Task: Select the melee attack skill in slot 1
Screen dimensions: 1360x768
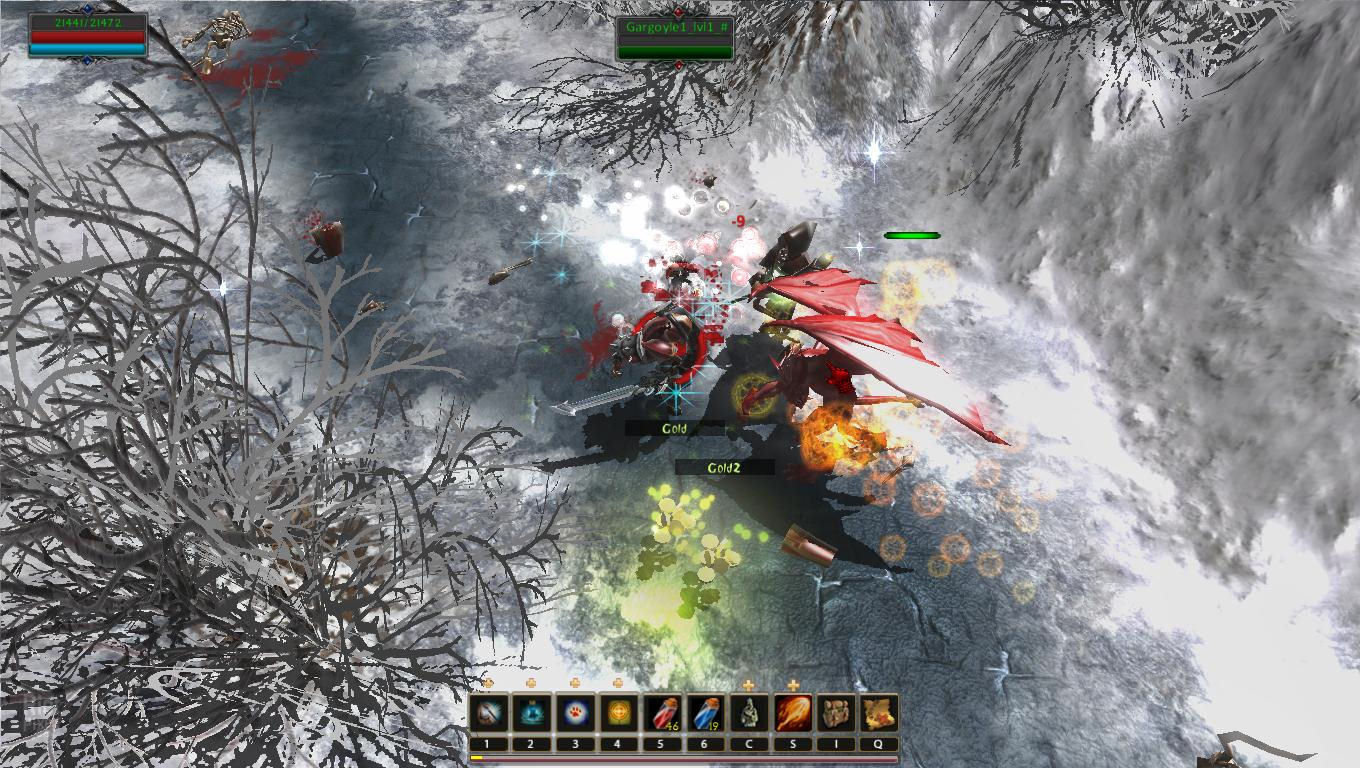Action: click(x=488, y=712)
